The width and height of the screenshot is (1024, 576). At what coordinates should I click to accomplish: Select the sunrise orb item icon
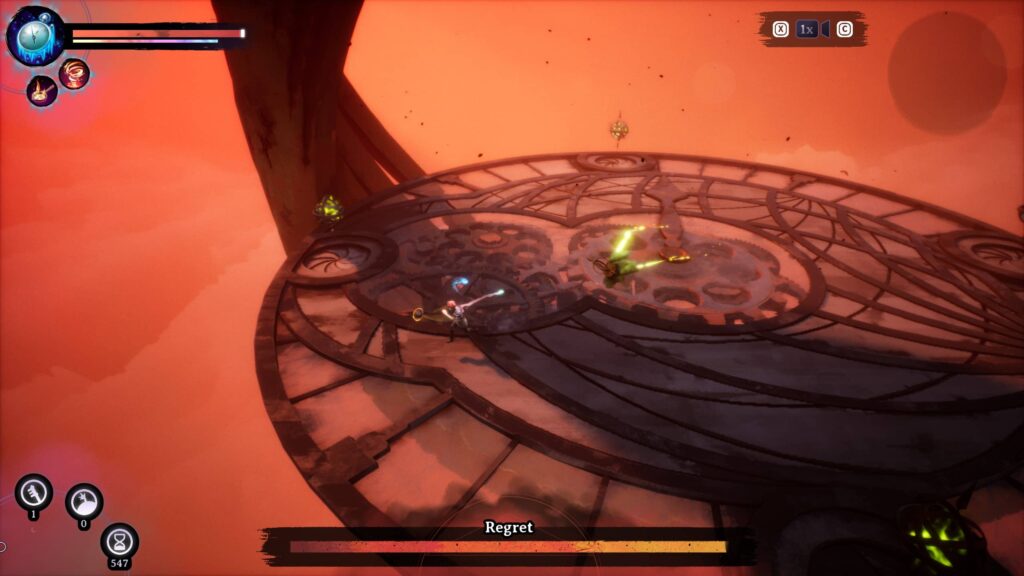(x=84, y=501)
